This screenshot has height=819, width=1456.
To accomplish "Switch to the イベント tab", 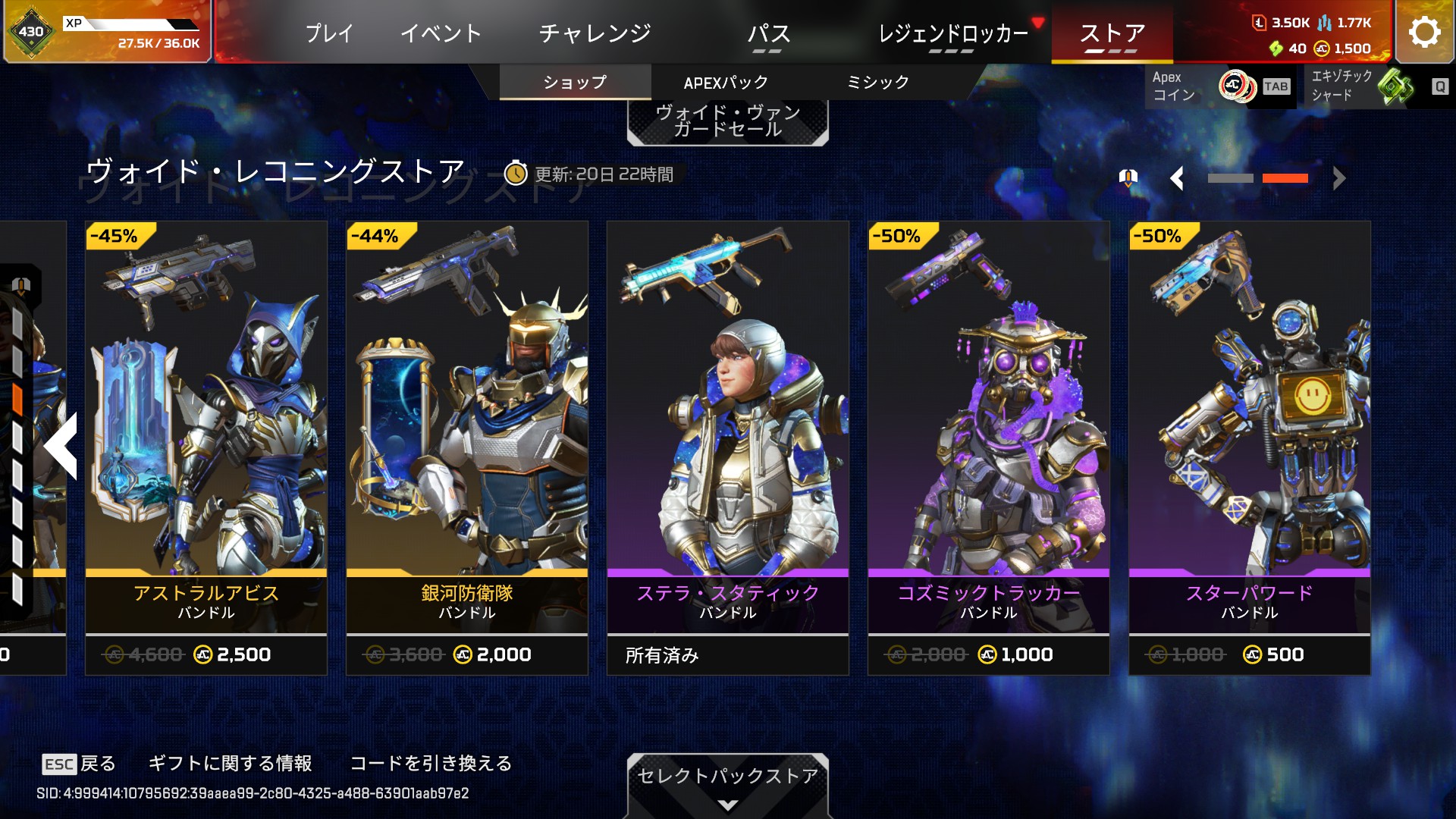I will (441, 33).
